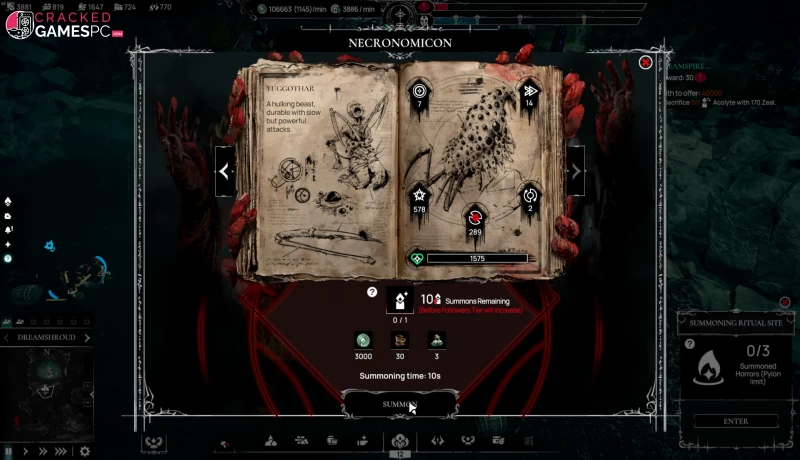Open the bell notification icon on left sidebar

coord(8,229)
